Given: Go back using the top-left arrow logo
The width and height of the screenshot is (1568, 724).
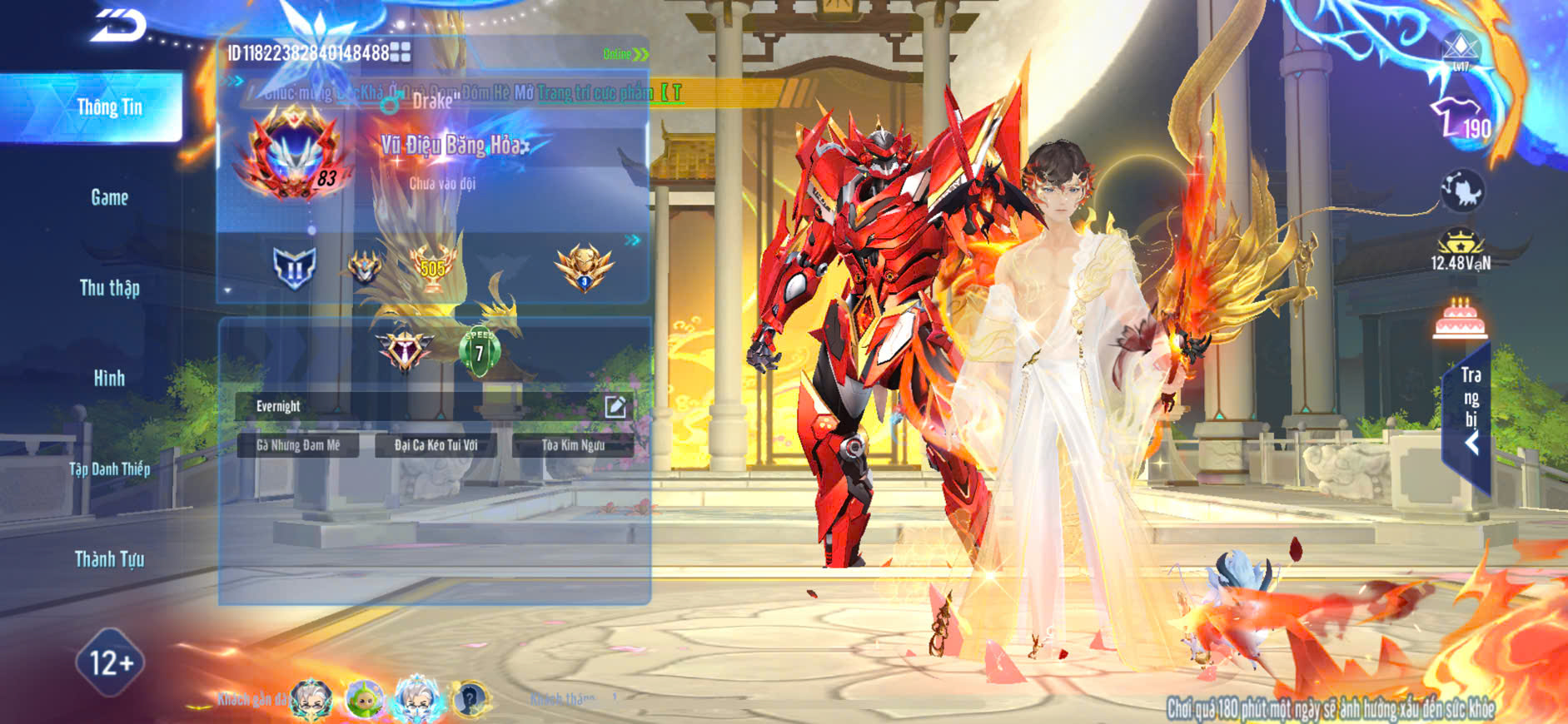Looking at the screenshot, I should pos(118,25).
